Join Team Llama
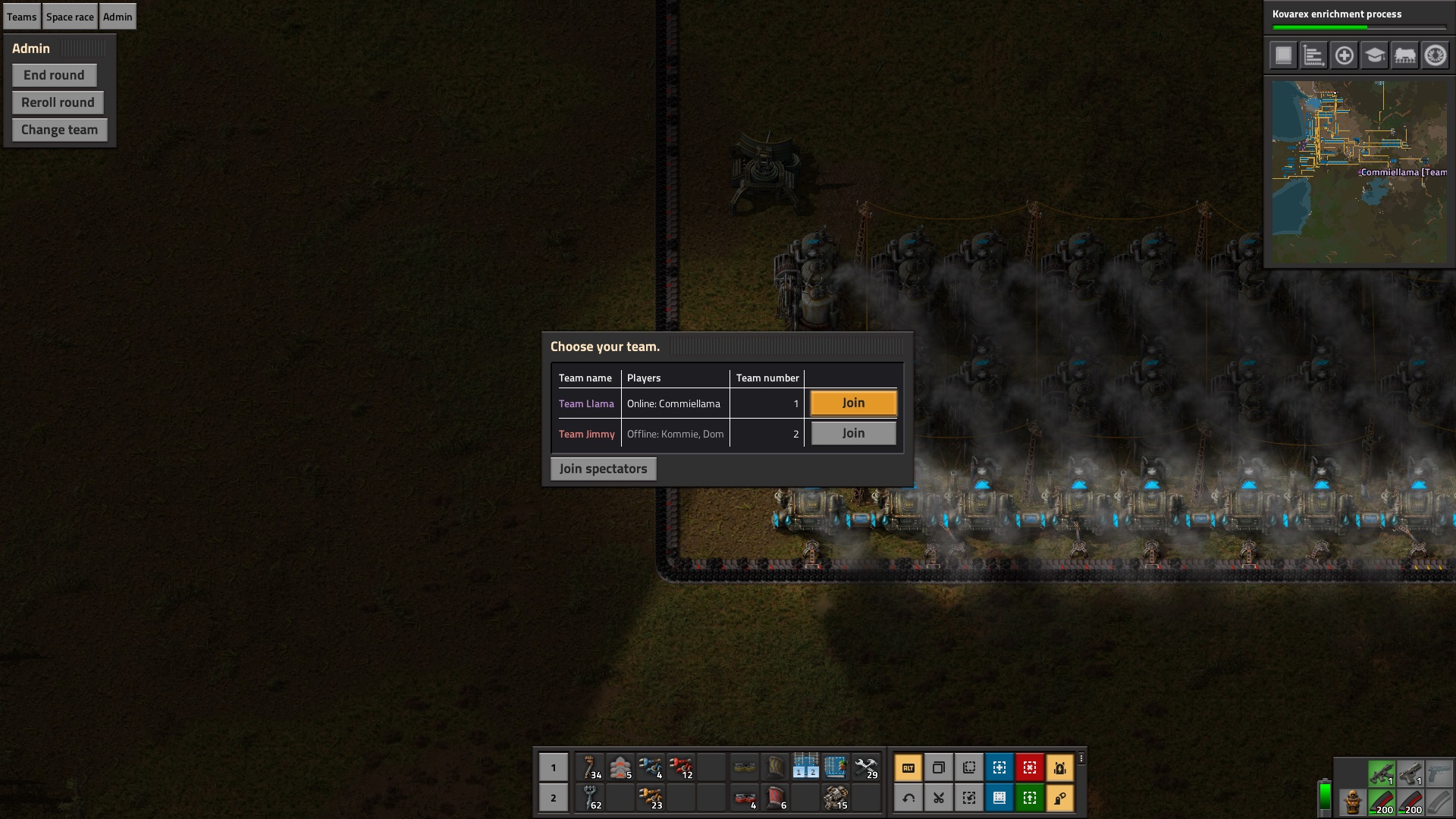Screen dimensions: 1456x819 click(853, 403)
